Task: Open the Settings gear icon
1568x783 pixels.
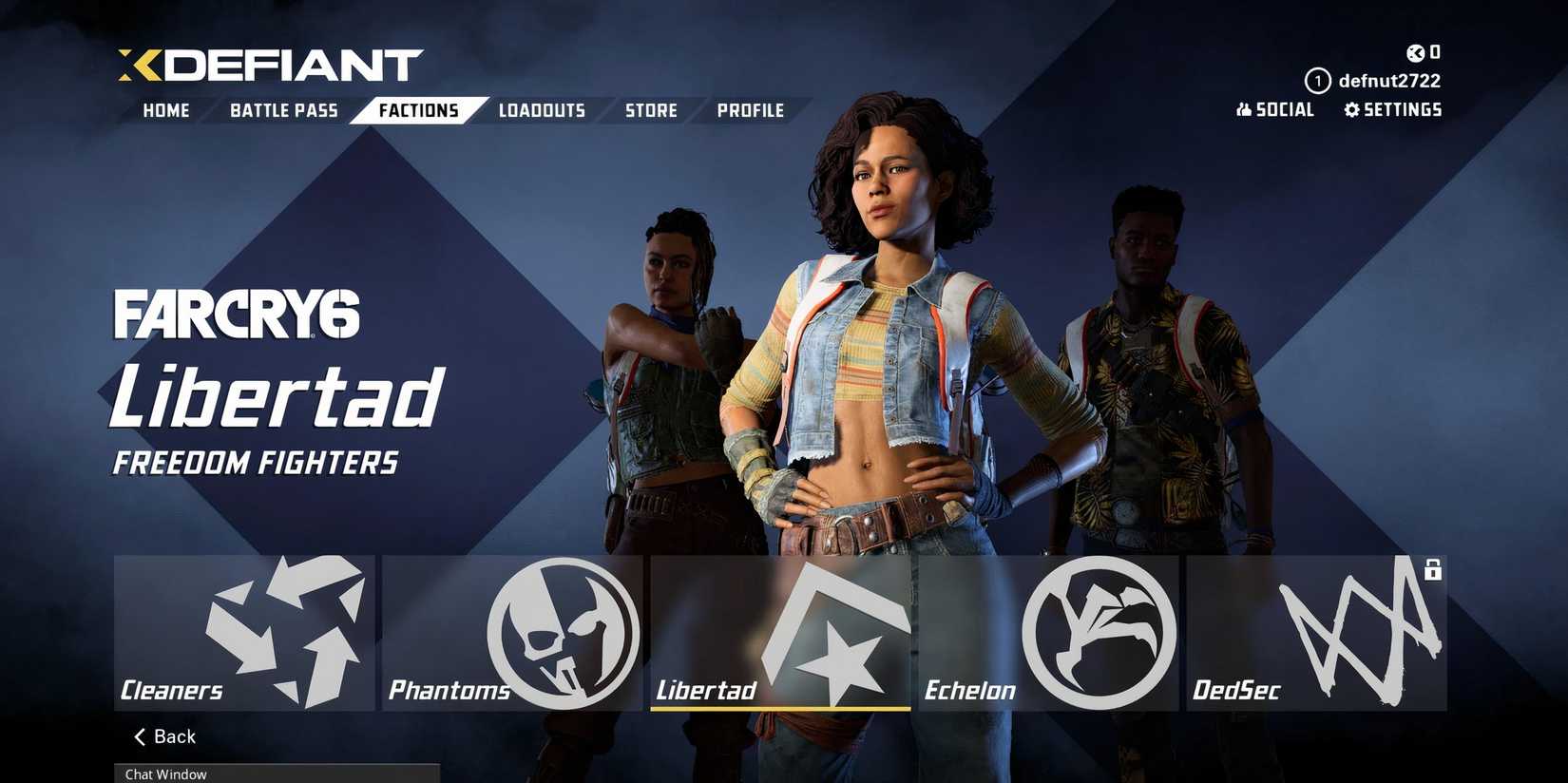Action: [x=1353, y=109]
